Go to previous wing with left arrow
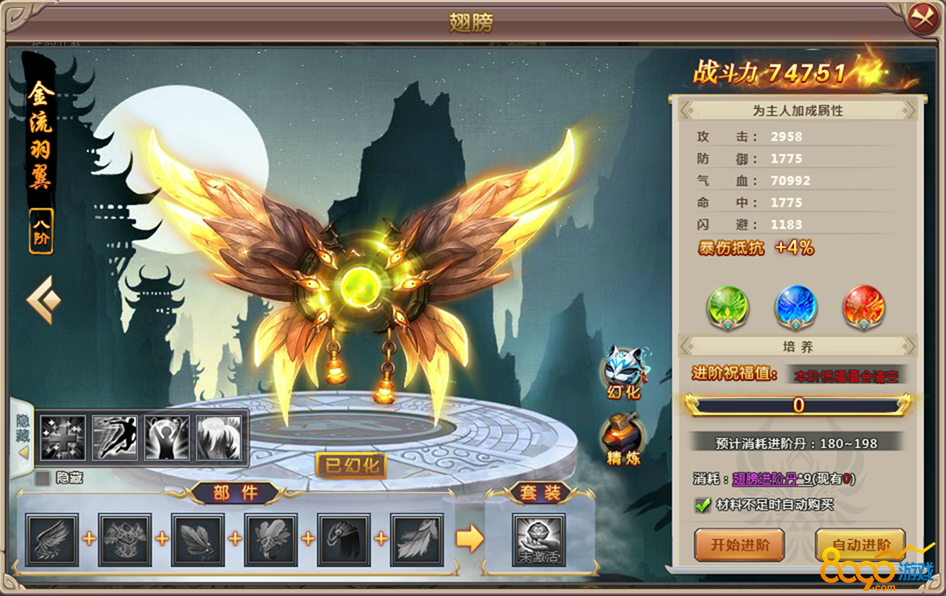Screen dimensions: 946x596 point(42,300)
